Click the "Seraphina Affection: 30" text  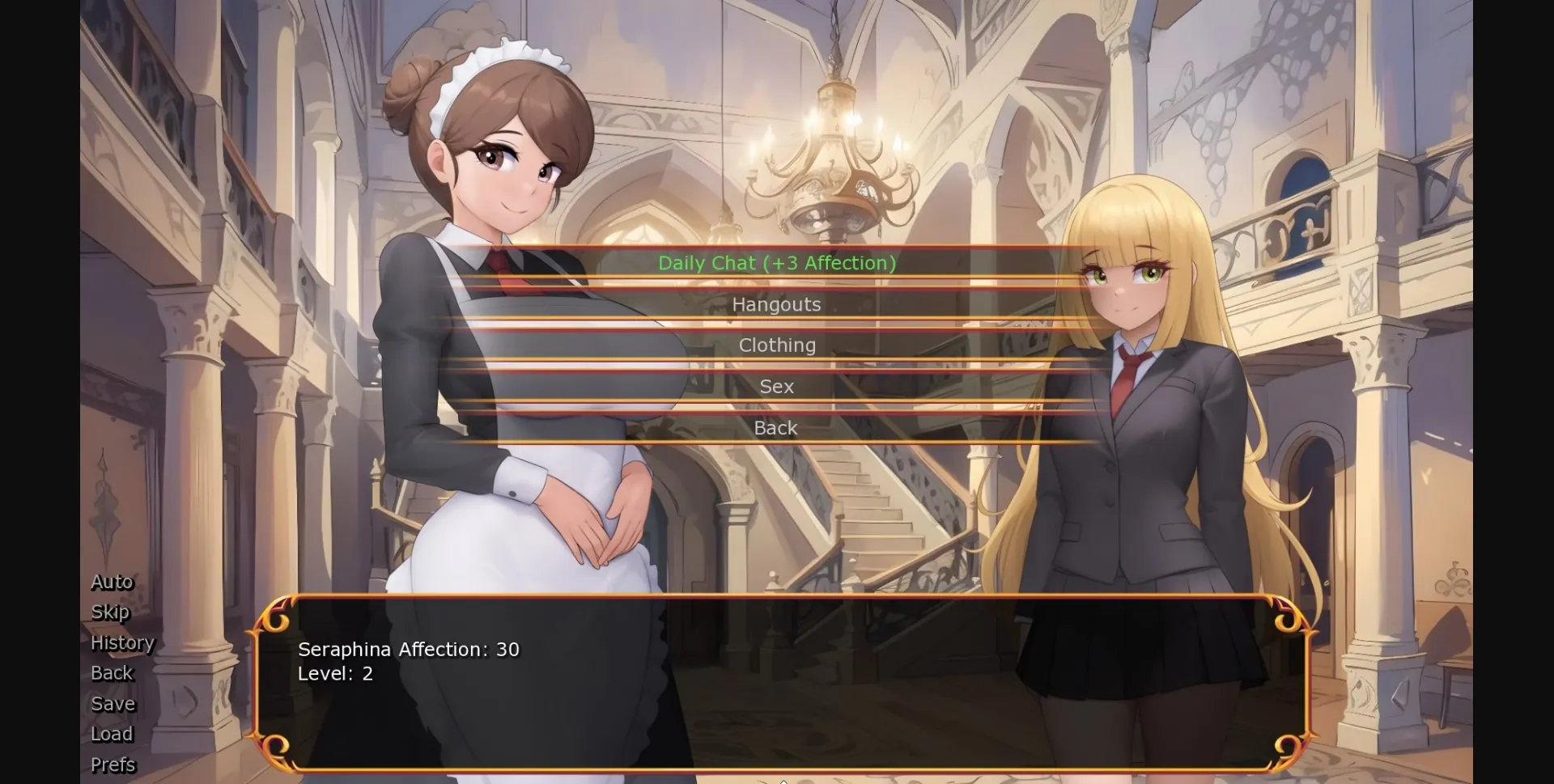pos(409,648)
